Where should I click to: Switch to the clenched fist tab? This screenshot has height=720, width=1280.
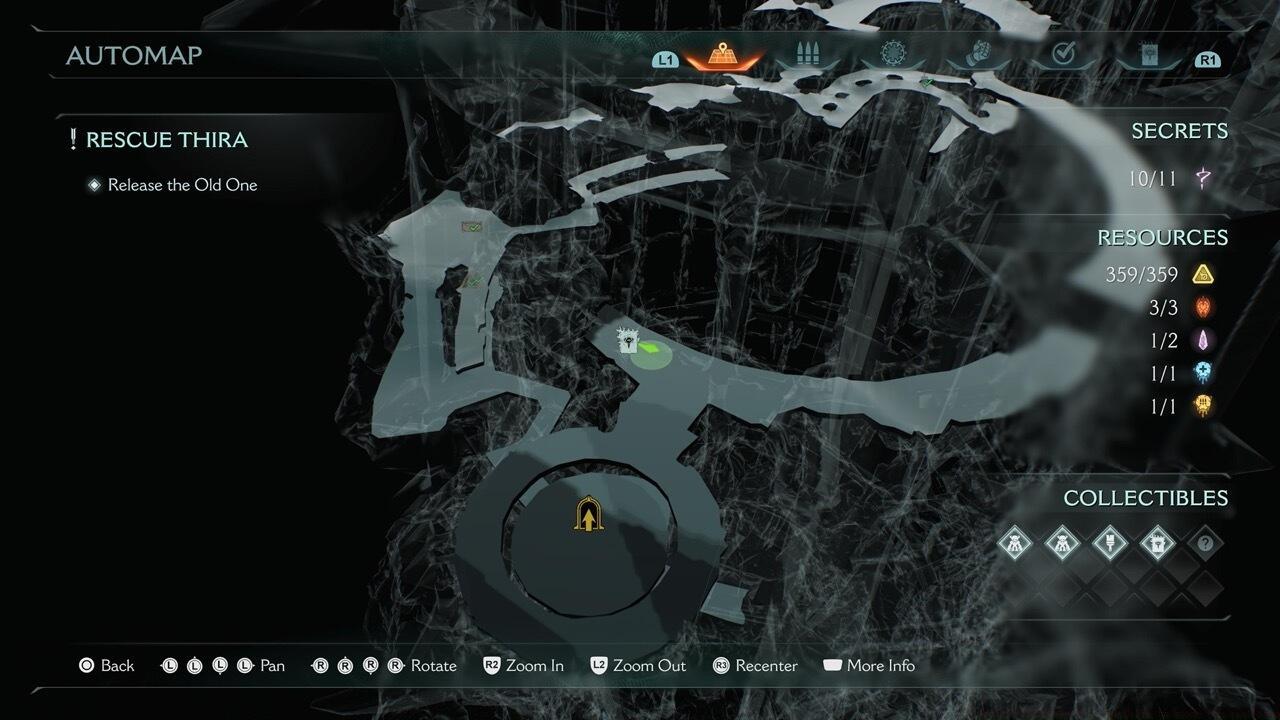[978, 55]
